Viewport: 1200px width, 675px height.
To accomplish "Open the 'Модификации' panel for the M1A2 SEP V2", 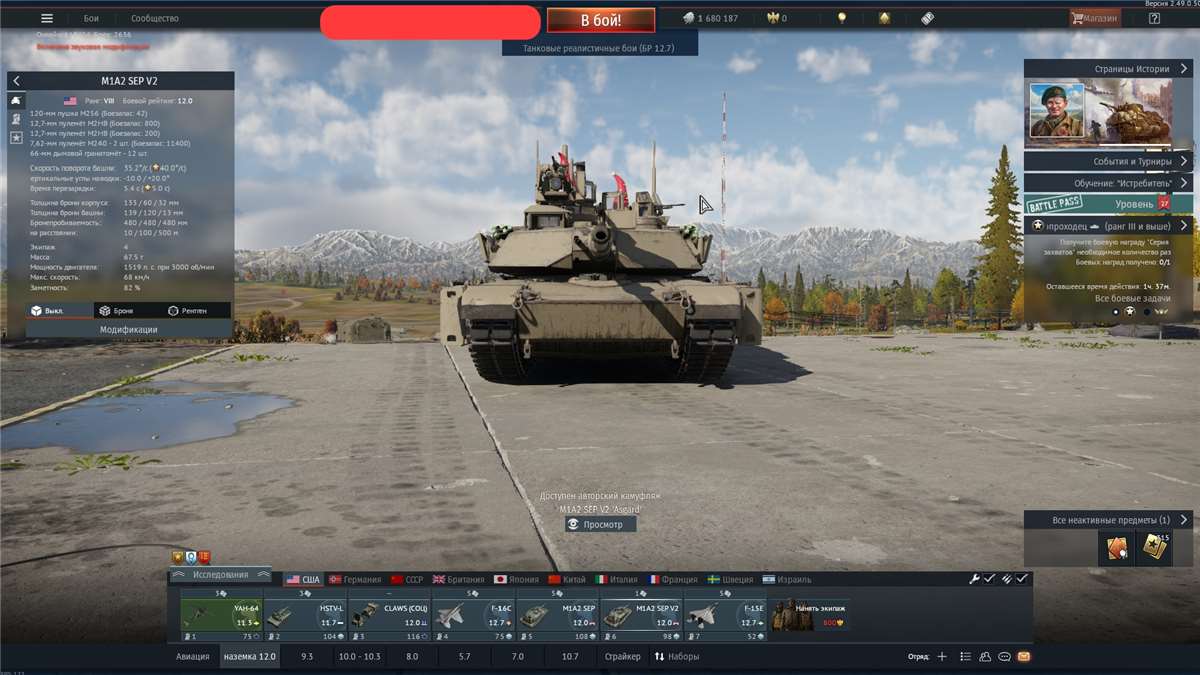I will coord(128,329).
